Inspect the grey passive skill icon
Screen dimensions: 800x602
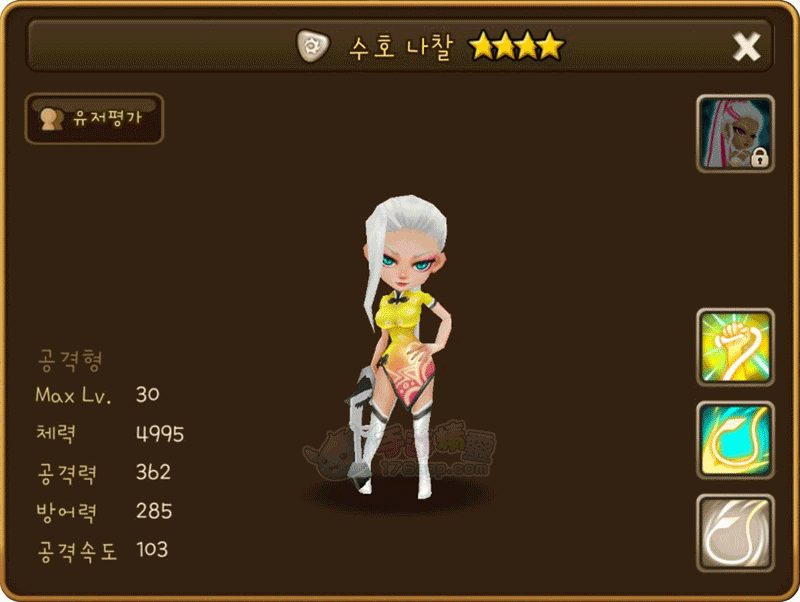pos(735,533)
